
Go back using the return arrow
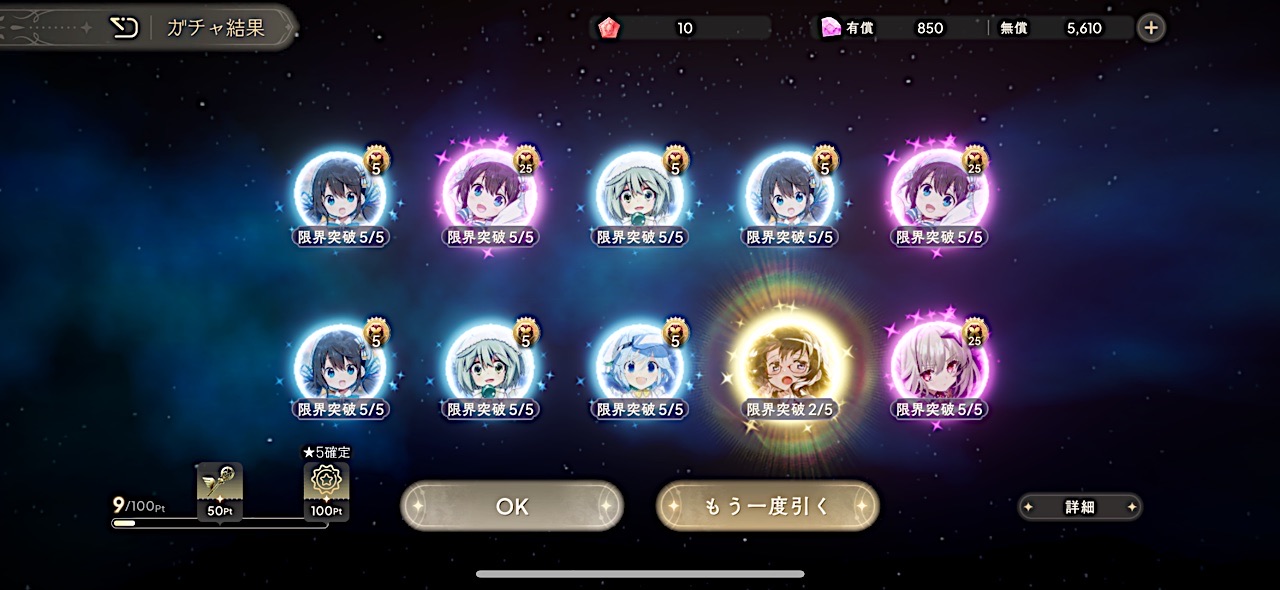[124, 27]
